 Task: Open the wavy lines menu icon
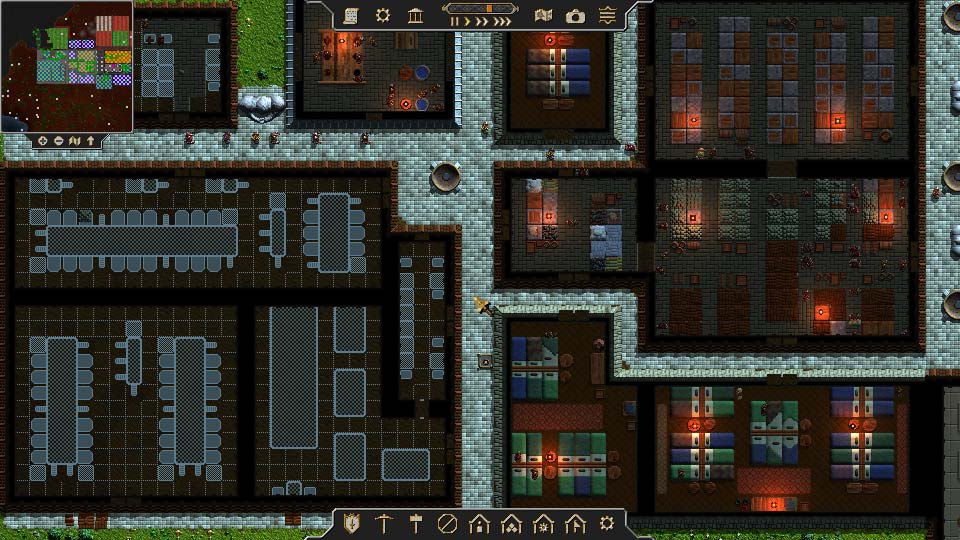click(x=607, y=15)
